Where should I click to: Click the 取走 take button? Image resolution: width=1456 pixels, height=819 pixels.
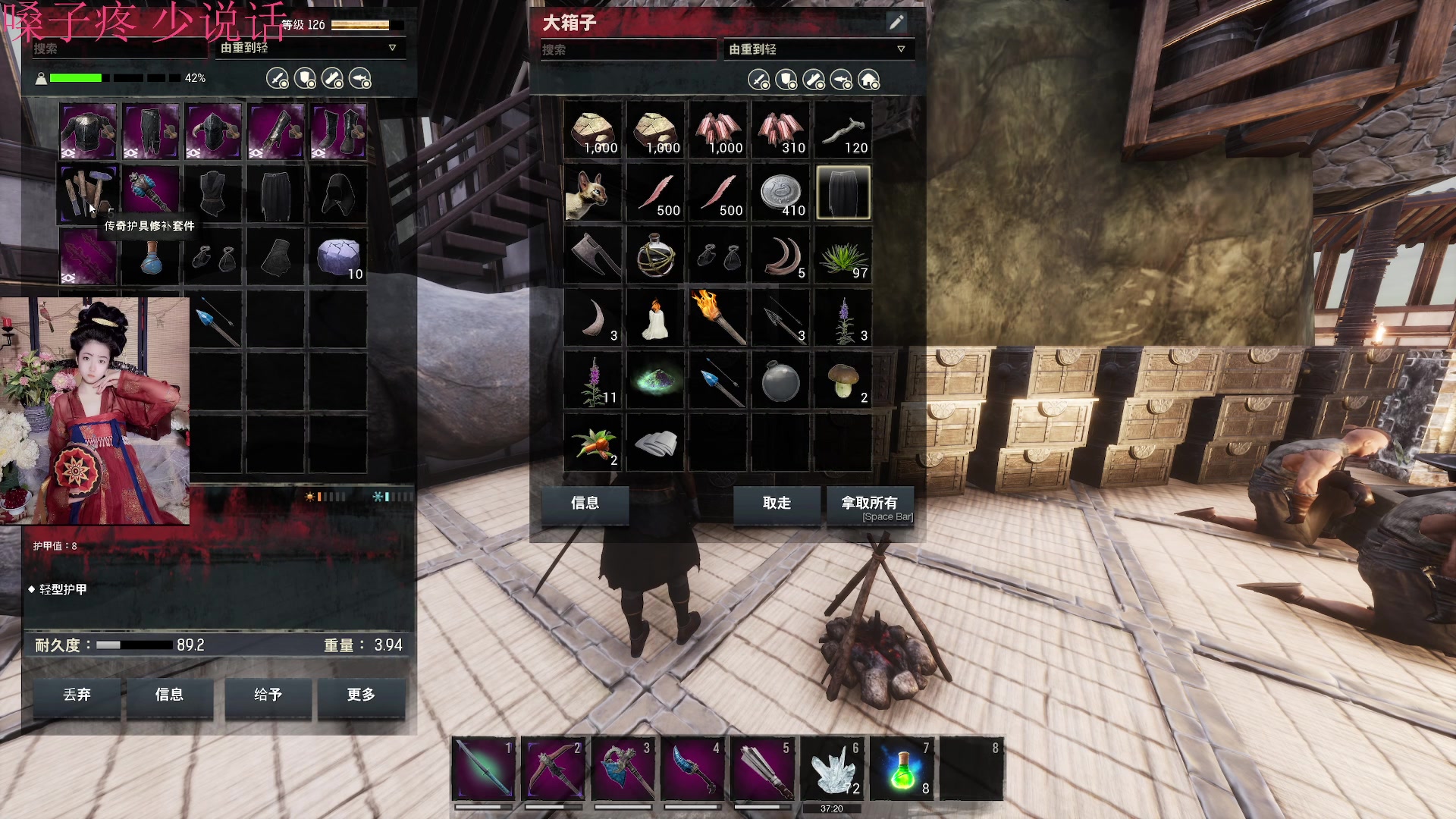[777, 504]
